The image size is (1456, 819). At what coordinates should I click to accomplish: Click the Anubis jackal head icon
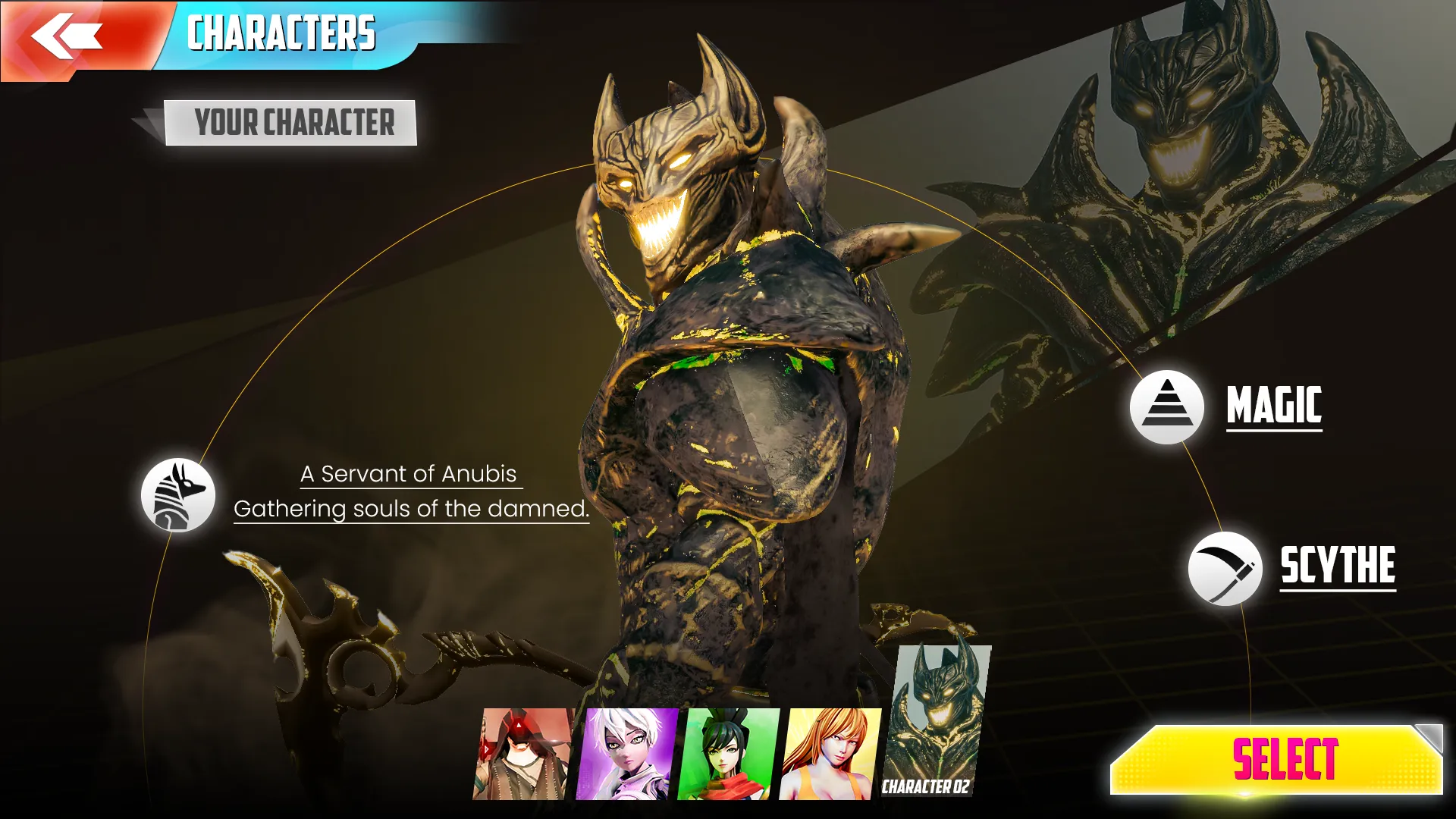[x=178, y=495]
